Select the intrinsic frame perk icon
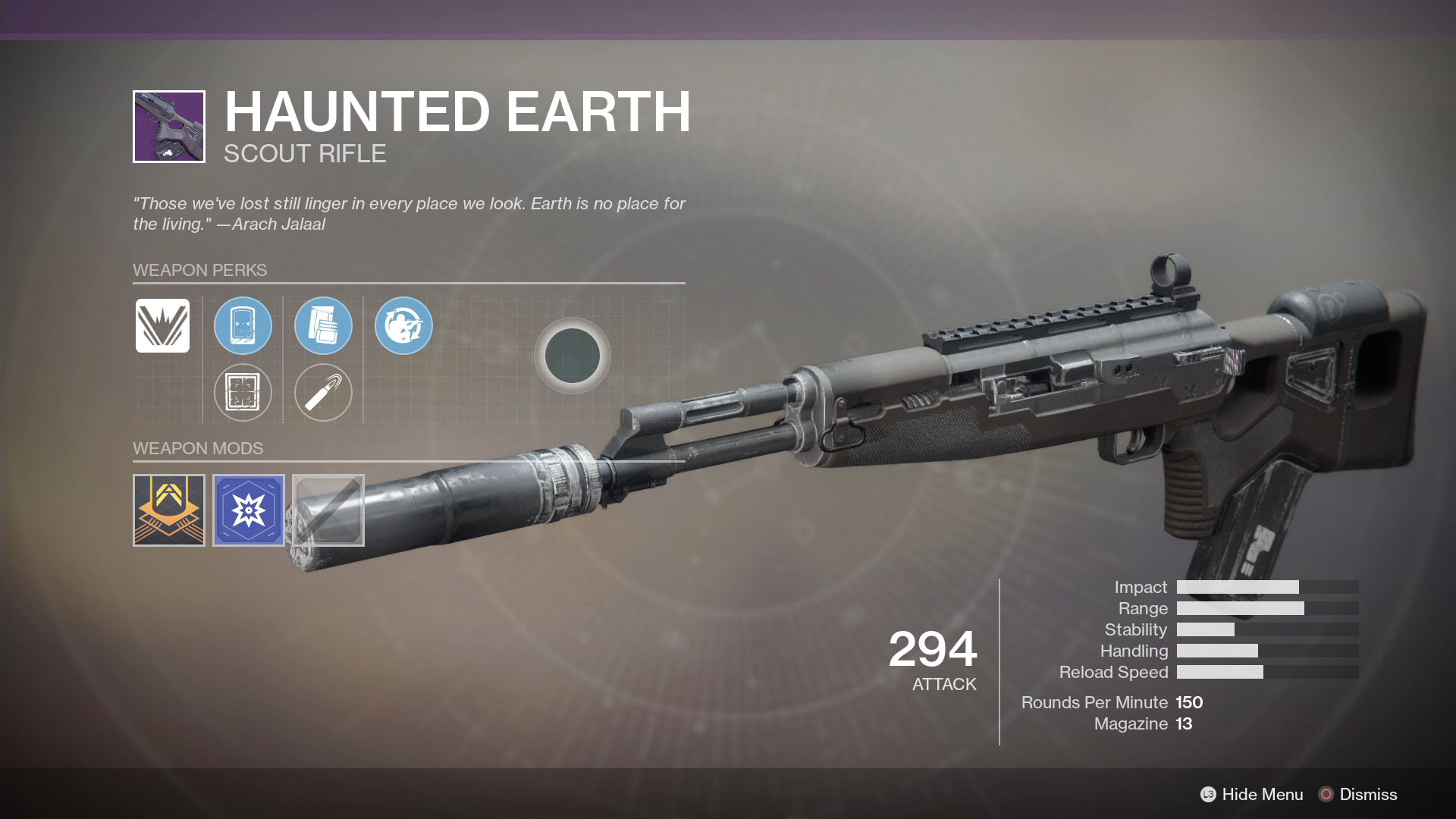1456x819 pixels. pos(162,326)
